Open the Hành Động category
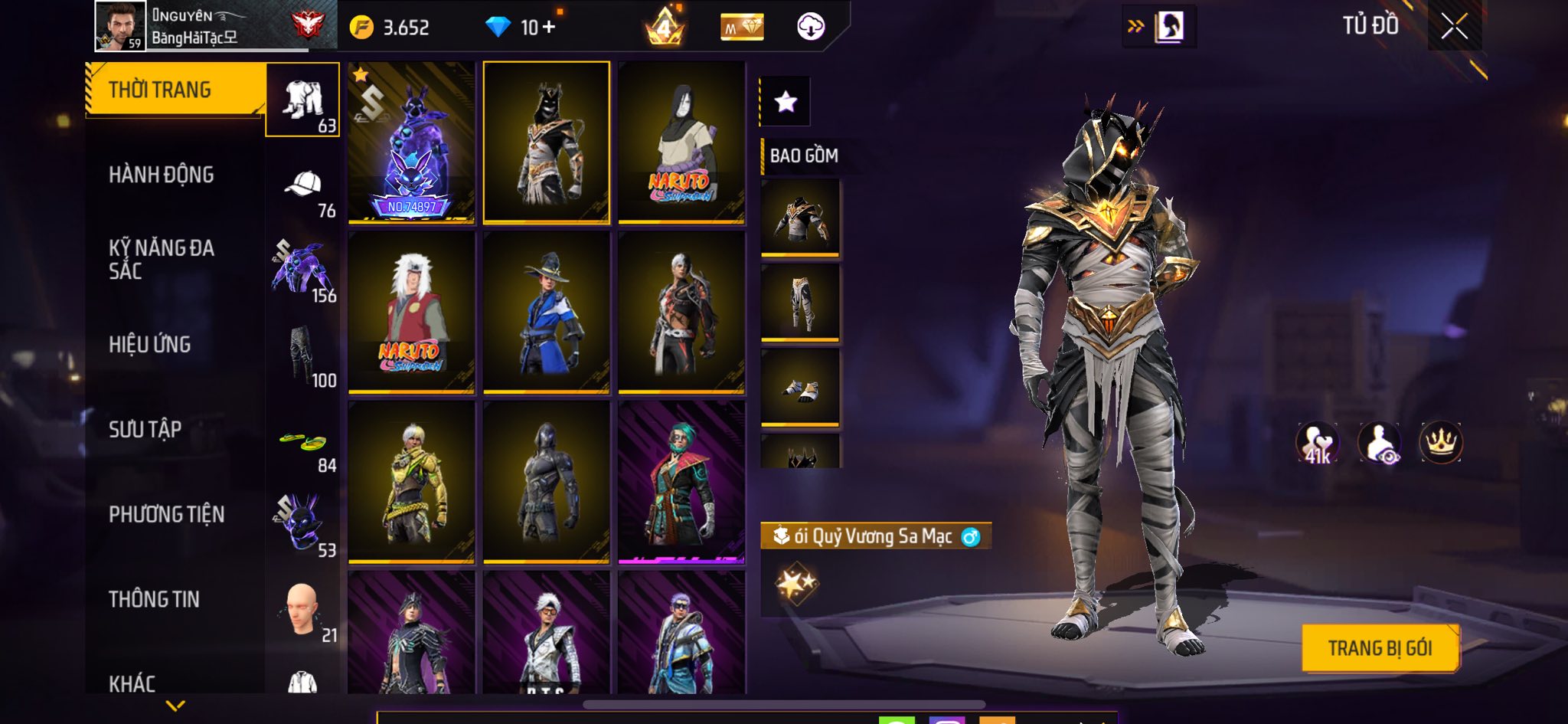The height and width of the screenshot is (724, 1568). tap(162, 175)
